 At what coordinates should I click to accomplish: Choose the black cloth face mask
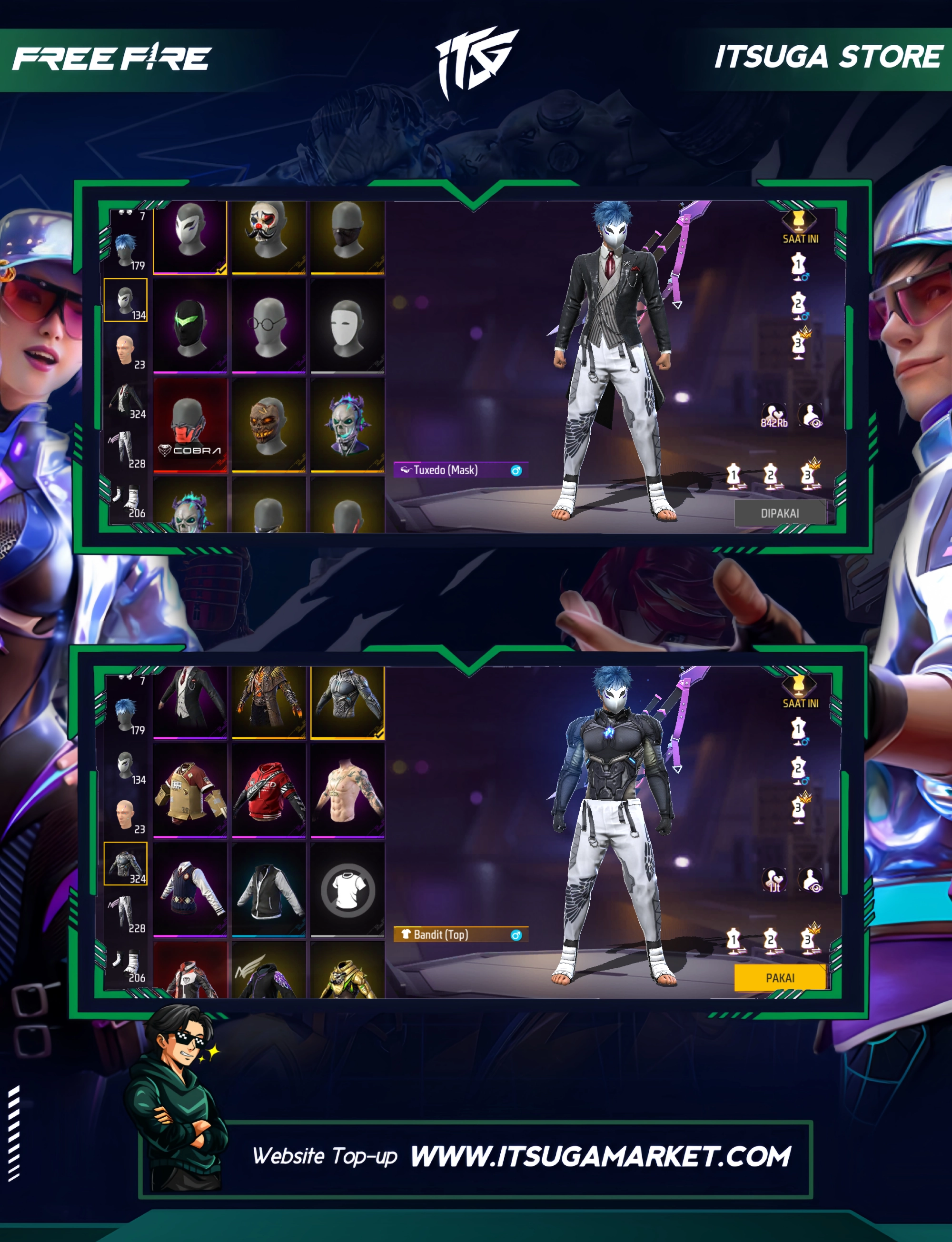(x=347, y=238)
